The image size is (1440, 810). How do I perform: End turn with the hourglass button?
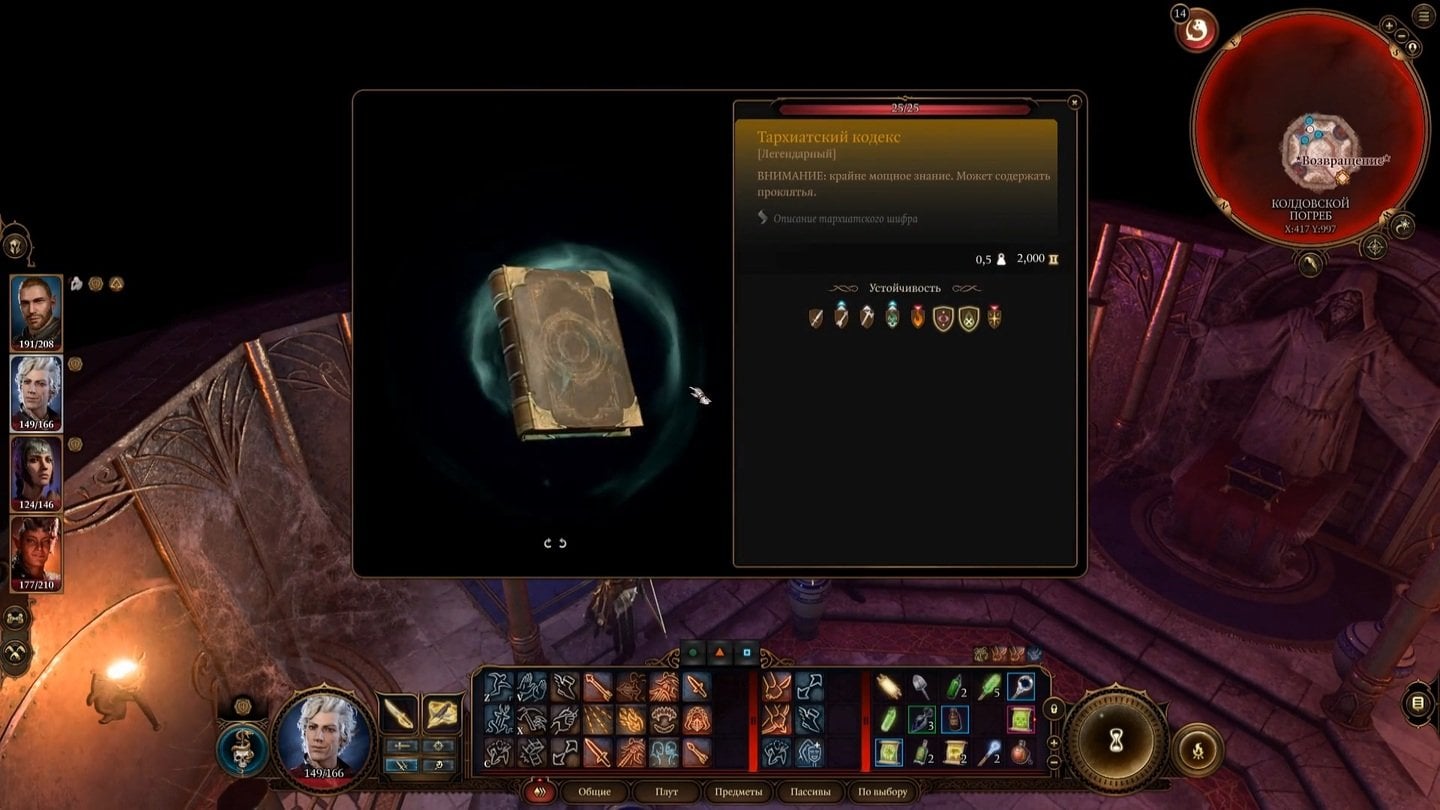1115,740
